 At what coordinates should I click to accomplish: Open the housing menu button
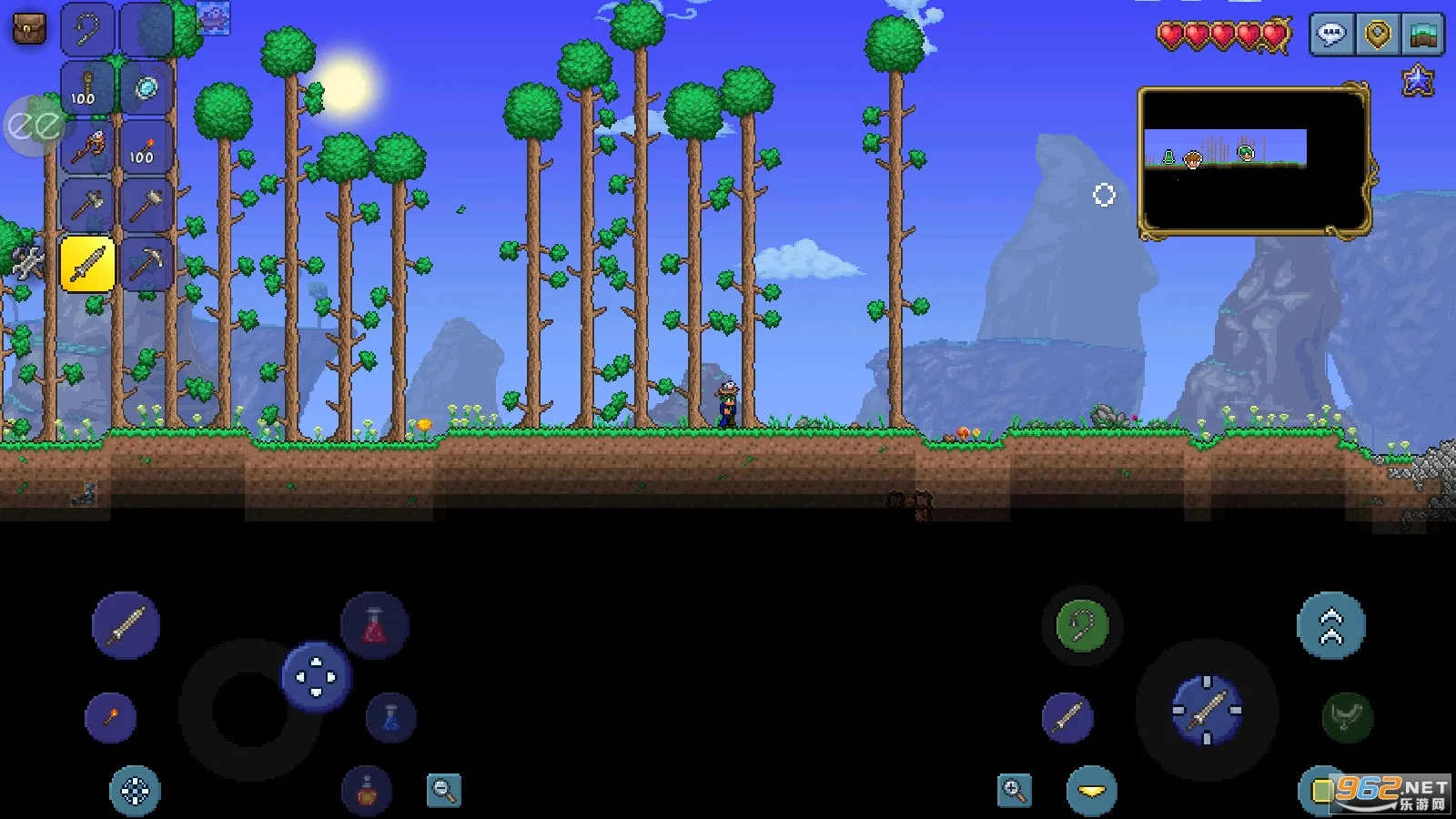[1423, 35]
